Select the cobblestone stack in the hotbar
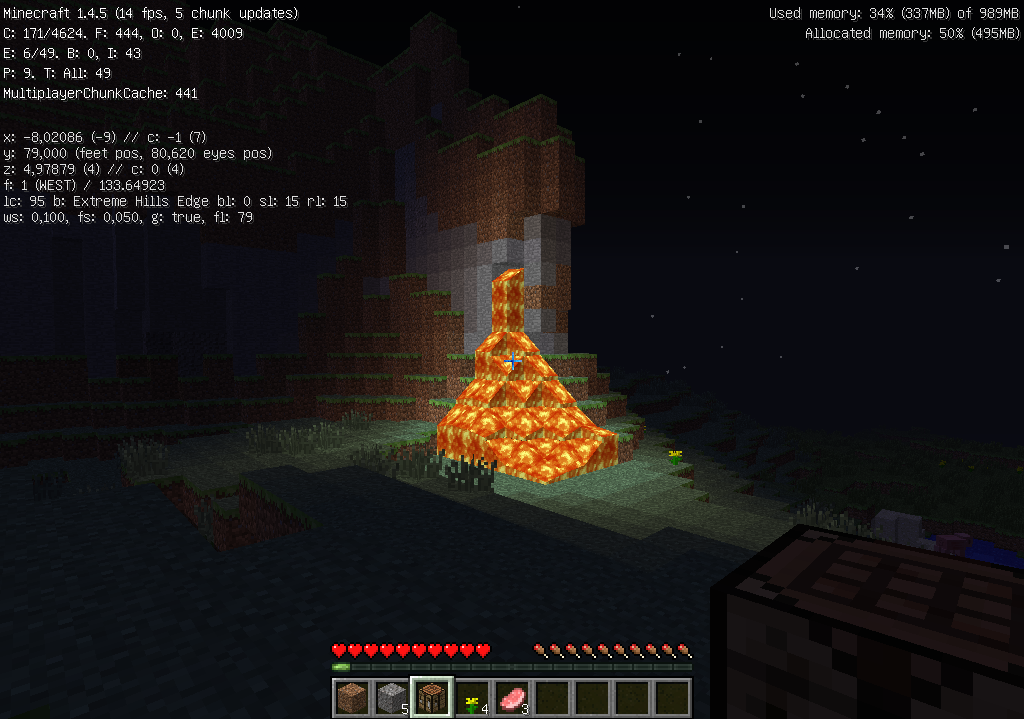The height and width of the screenshot is (719, 1024). point(392,696)
